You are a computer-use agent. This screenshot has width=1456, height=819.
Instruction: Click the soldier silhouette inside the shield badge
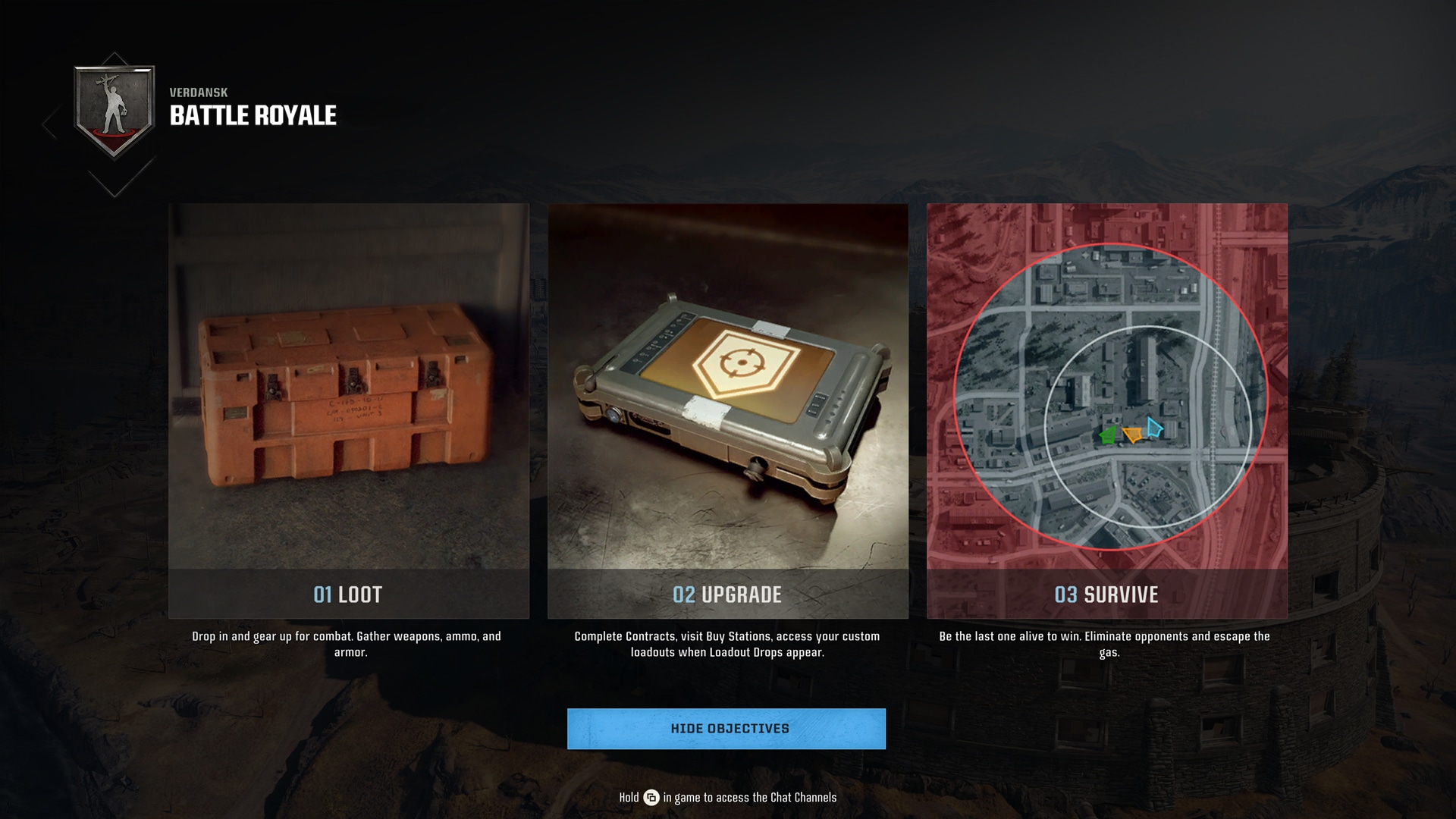pyautogui.click(x=114, y=106)
